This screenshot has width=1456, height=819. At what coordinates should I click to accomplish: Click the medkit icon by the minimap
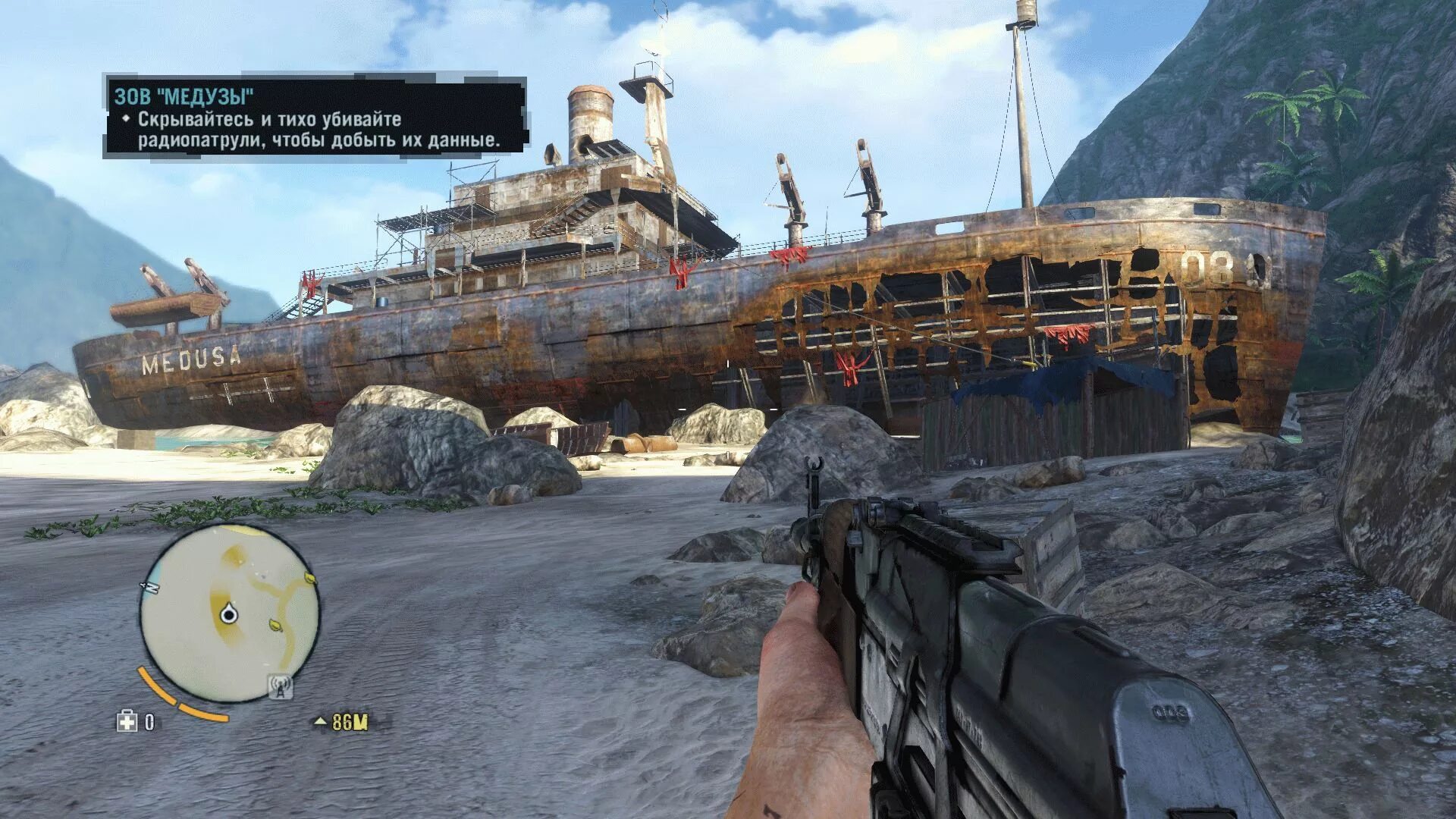tap(127, 721)
